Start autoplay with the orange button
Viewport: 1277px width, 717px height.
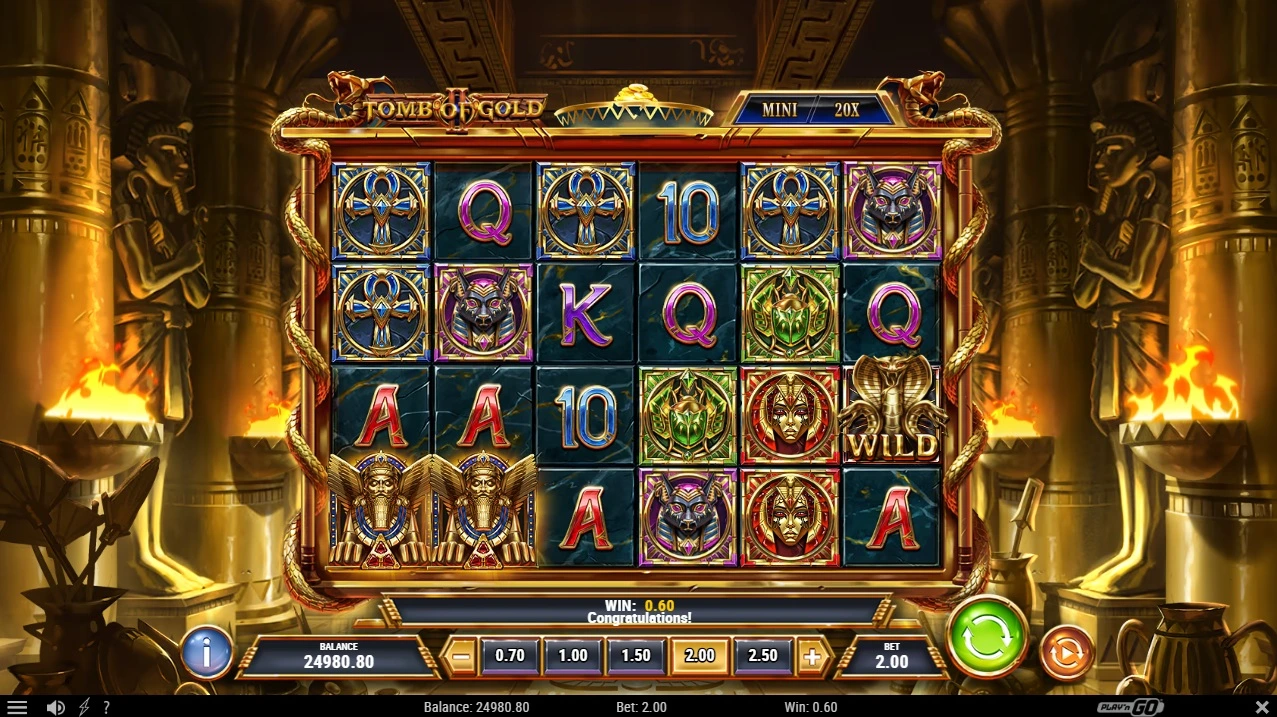click(x=1067, y=653)
